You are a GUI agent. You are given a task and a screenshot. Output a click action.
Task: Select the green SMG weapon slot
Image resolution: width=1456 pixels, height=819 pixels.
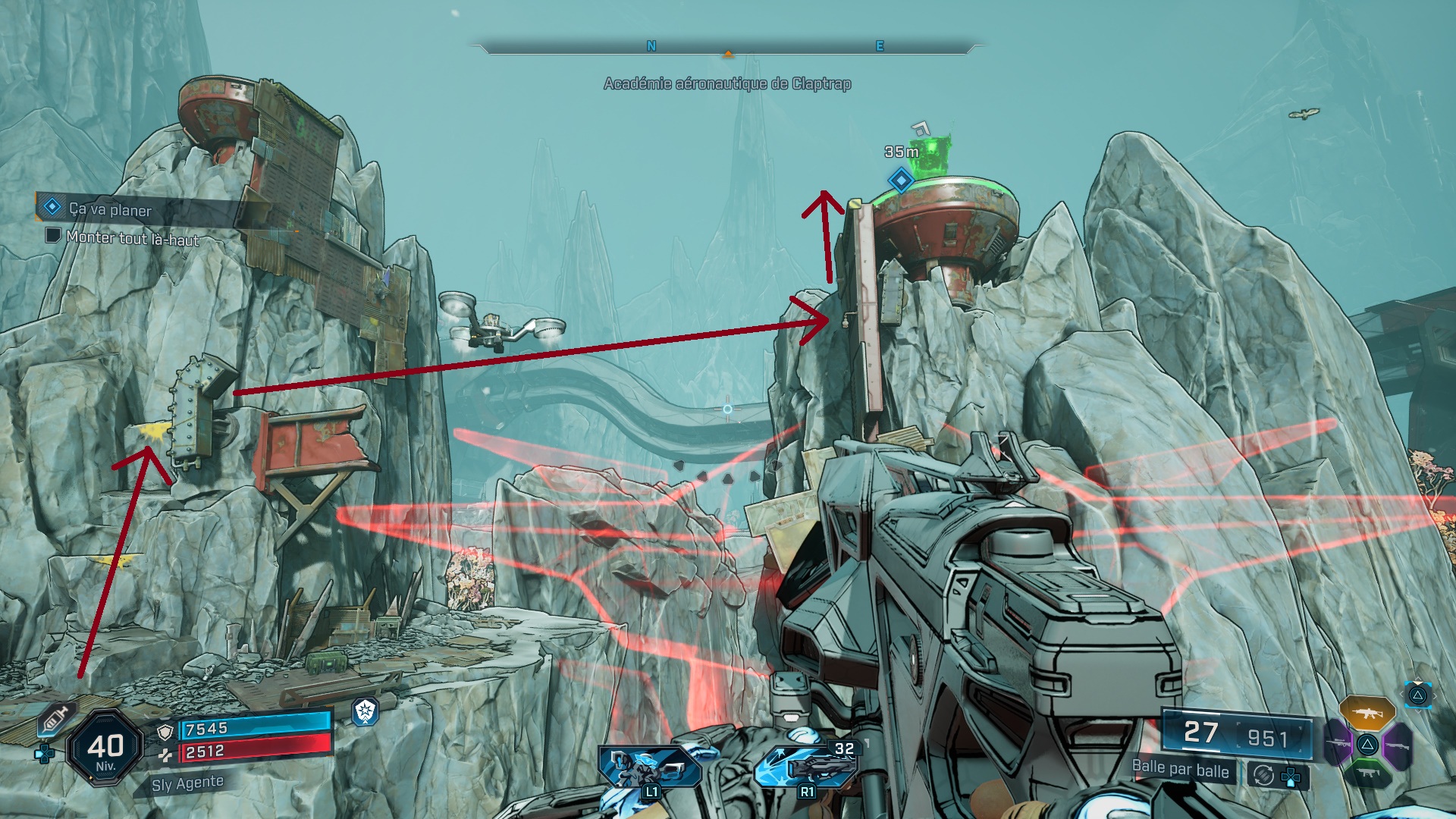(1367, 773)
